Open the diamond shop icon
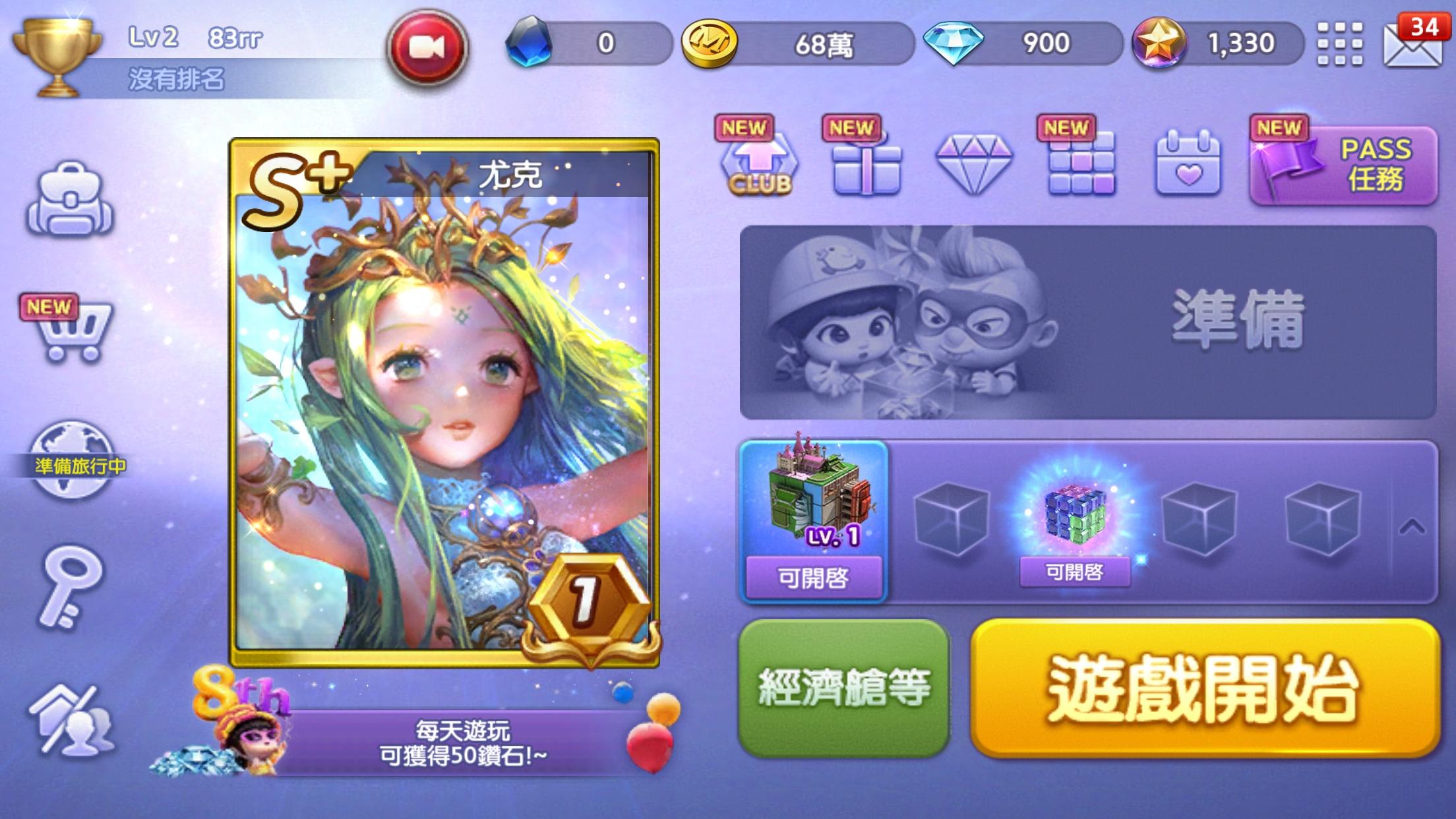1456x819 pixels. [x=973, y=165]
